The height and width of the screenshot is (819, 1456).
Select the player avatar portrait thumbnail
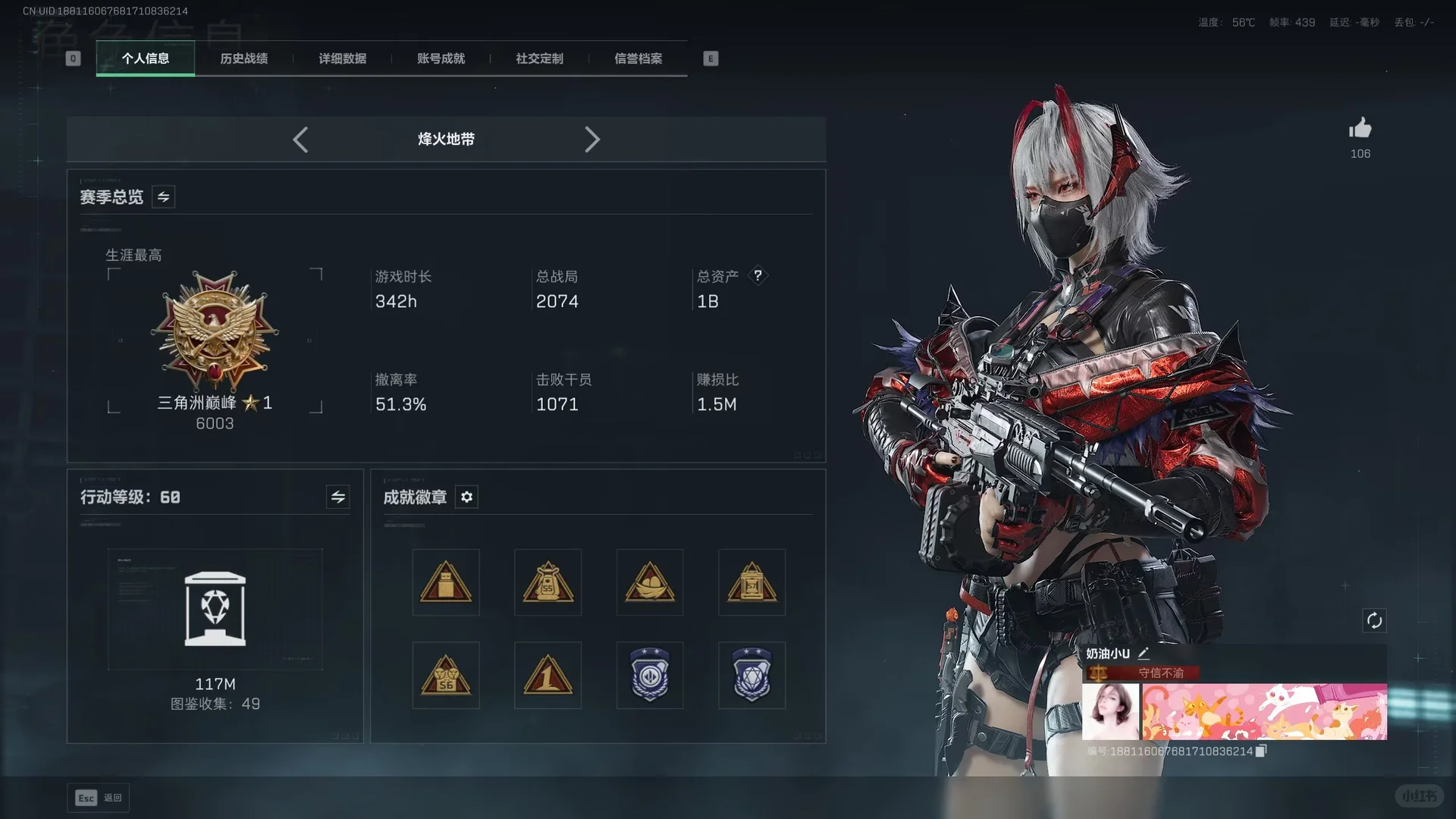(x=1110, y=711)
